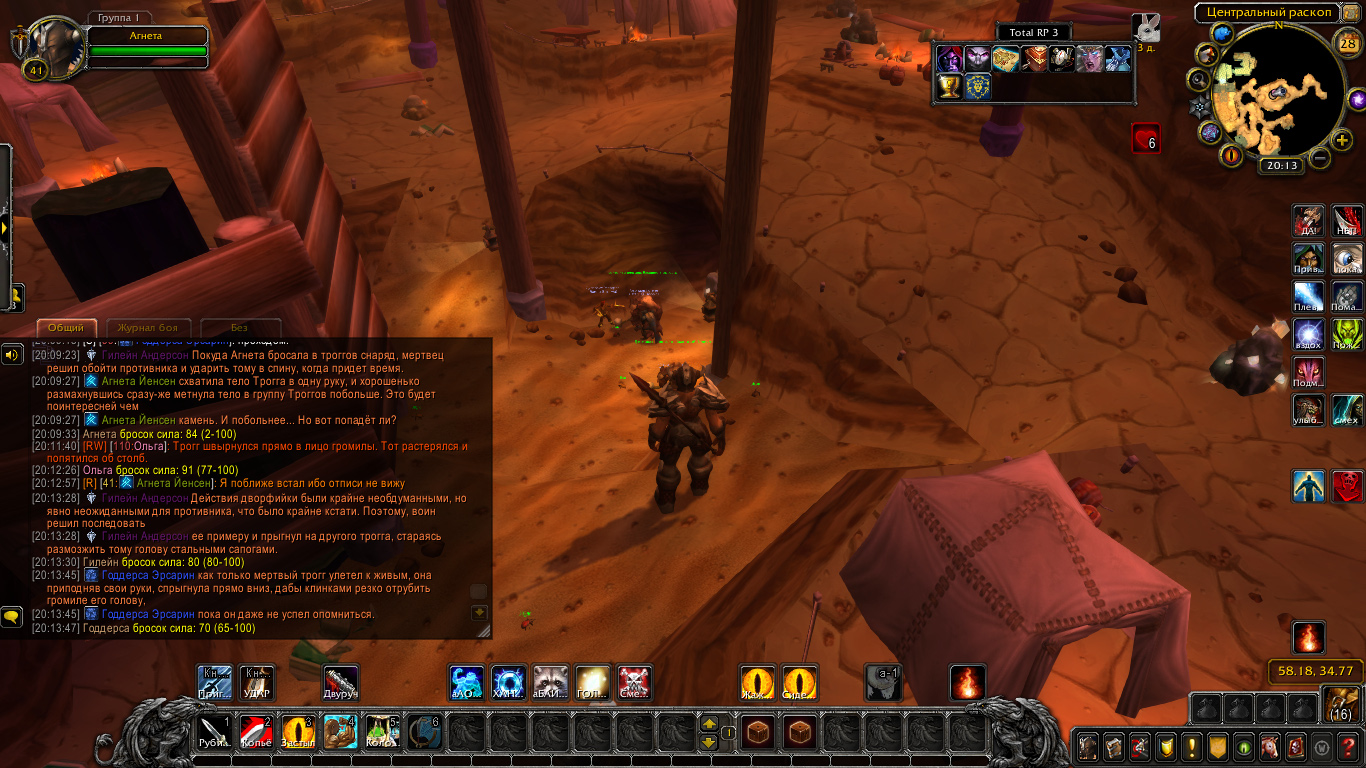
Task: Click the raccoon macro icon
Action: pos(550,682)
